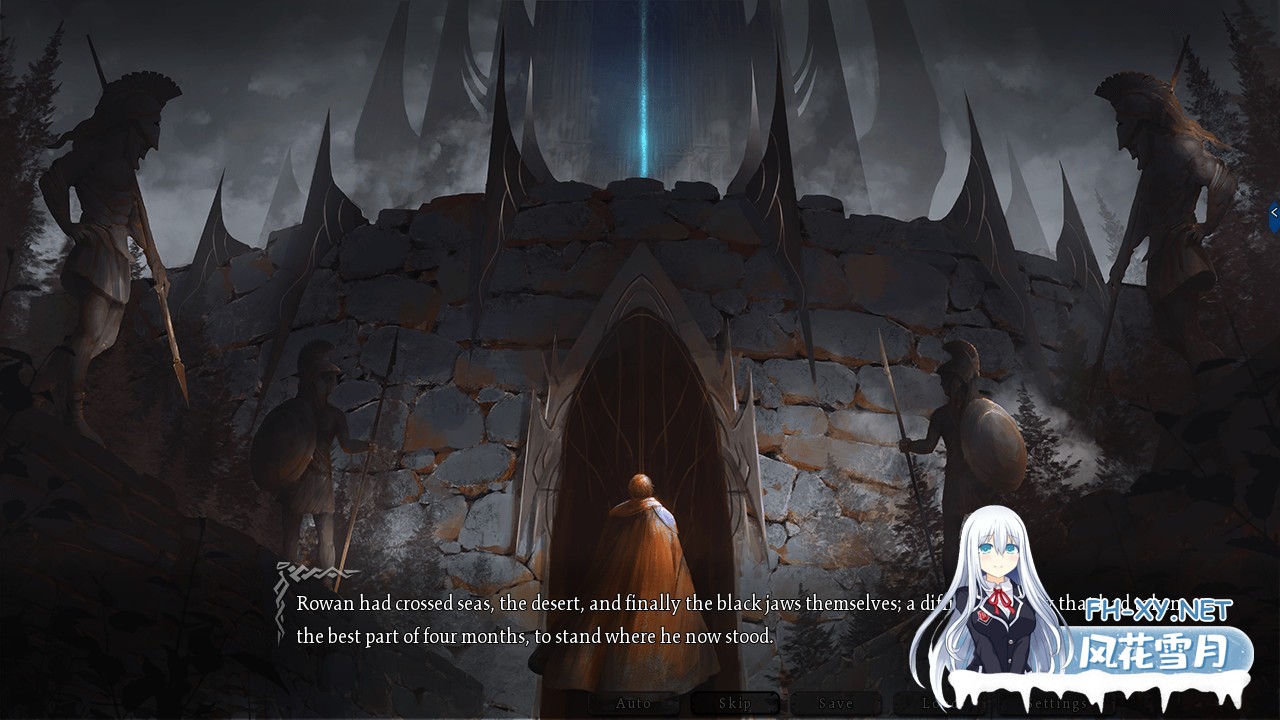Open the Load game screen
1280x720 pixels.
coord(940,703)
